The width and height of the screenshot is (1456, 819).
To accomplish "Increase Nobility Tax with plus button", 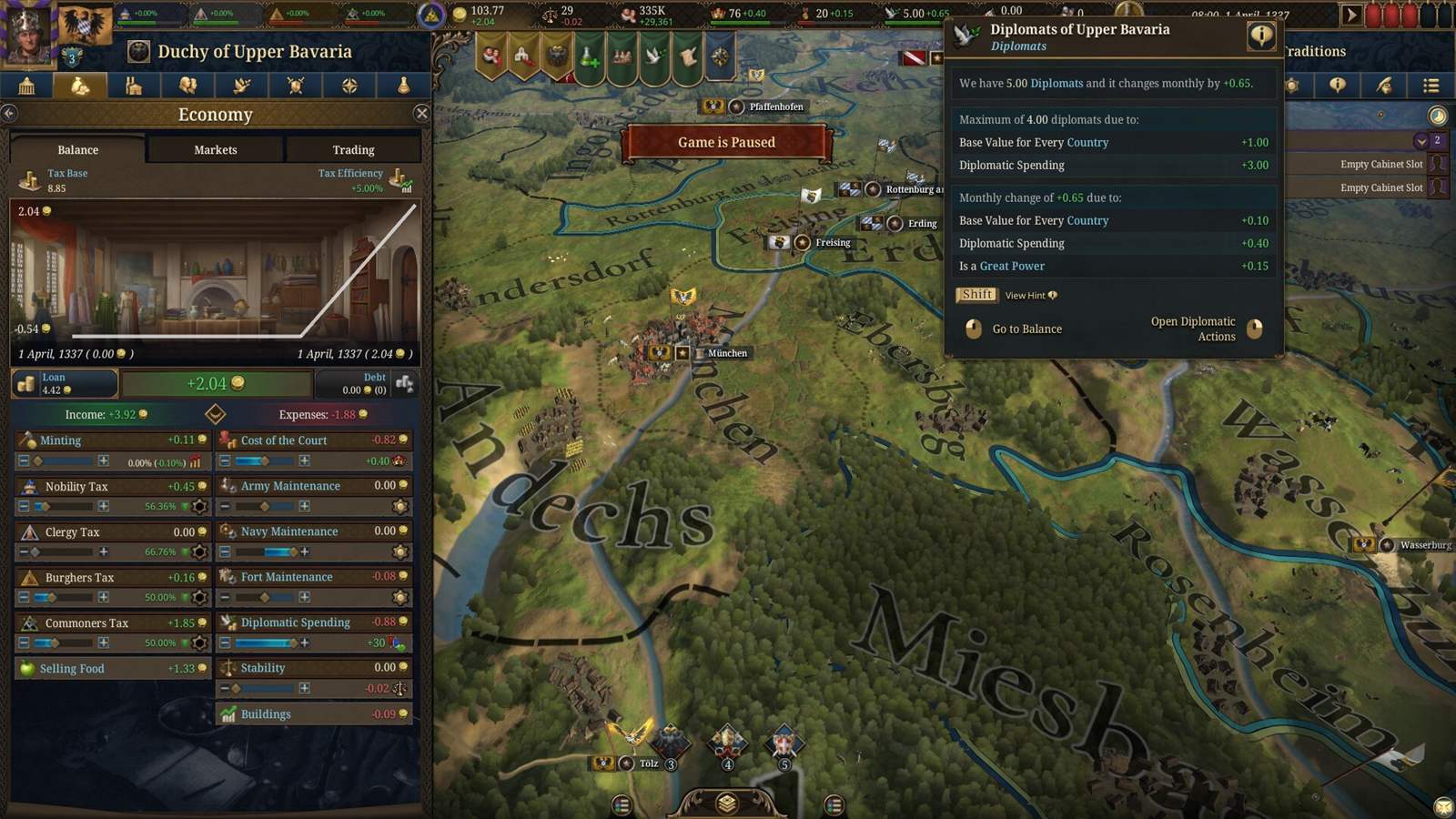I will (104, 506).
